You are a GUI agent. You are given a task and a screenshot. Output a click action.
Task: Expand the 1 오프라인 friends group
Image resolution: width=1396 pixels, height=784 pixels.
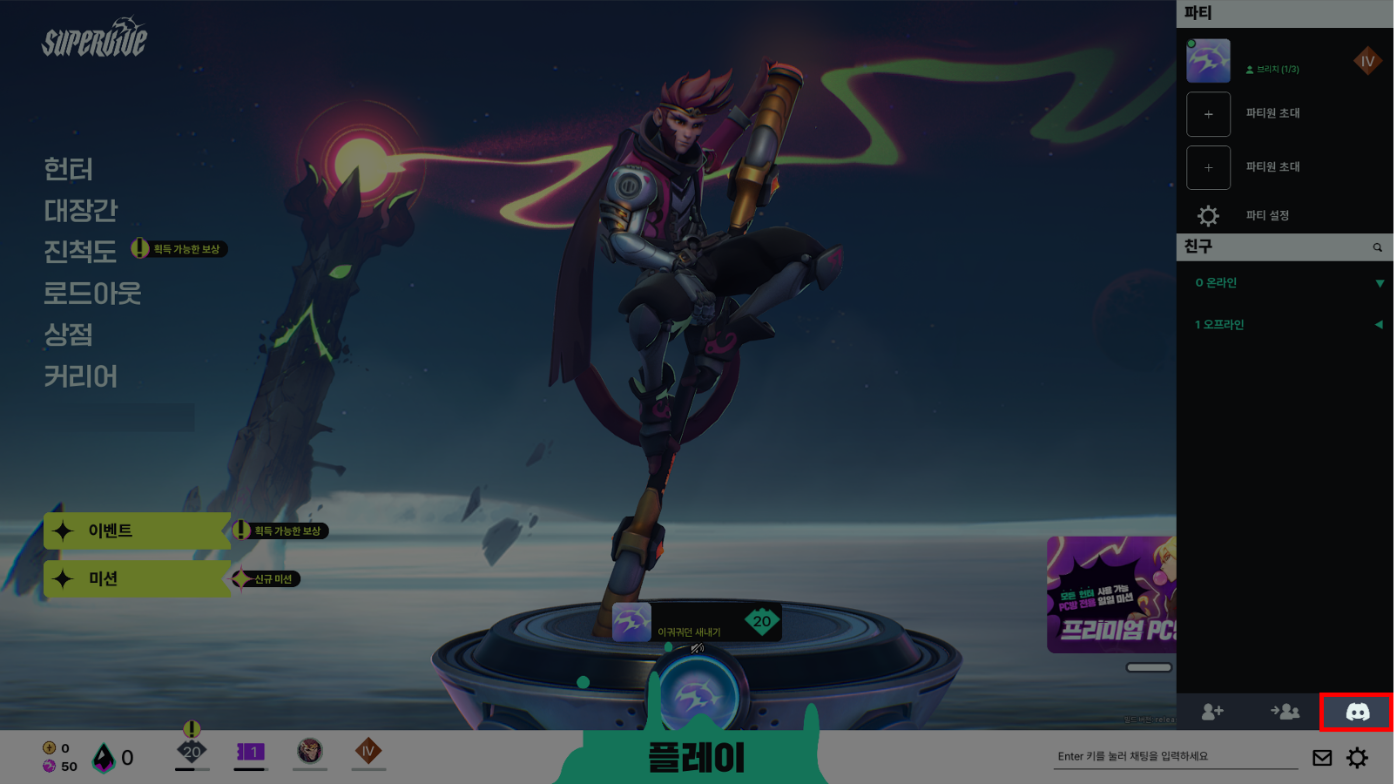coord(1285,325)
